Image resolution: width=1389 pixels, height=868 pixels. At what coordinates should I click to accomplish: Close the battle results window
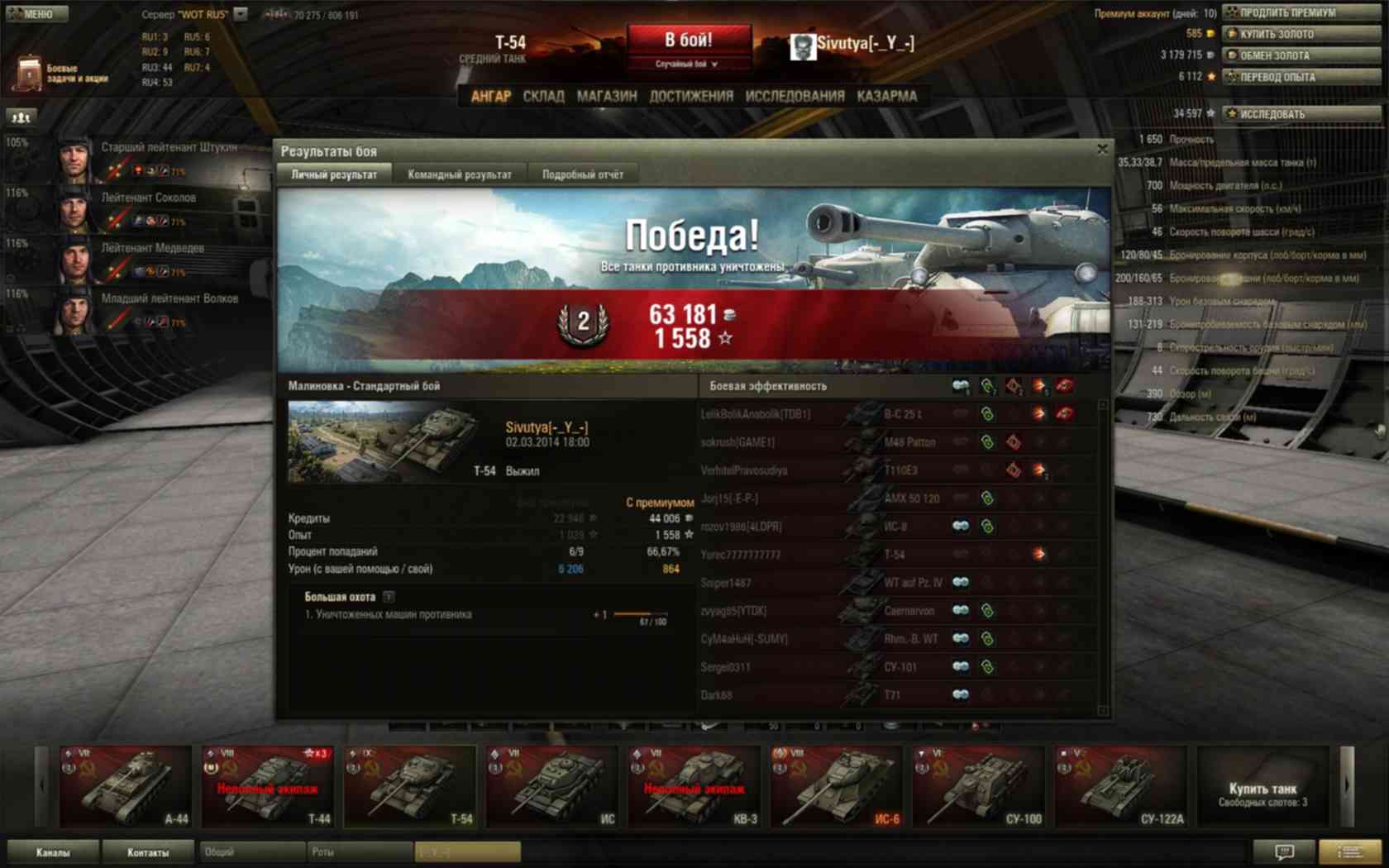pos(1102,150)
